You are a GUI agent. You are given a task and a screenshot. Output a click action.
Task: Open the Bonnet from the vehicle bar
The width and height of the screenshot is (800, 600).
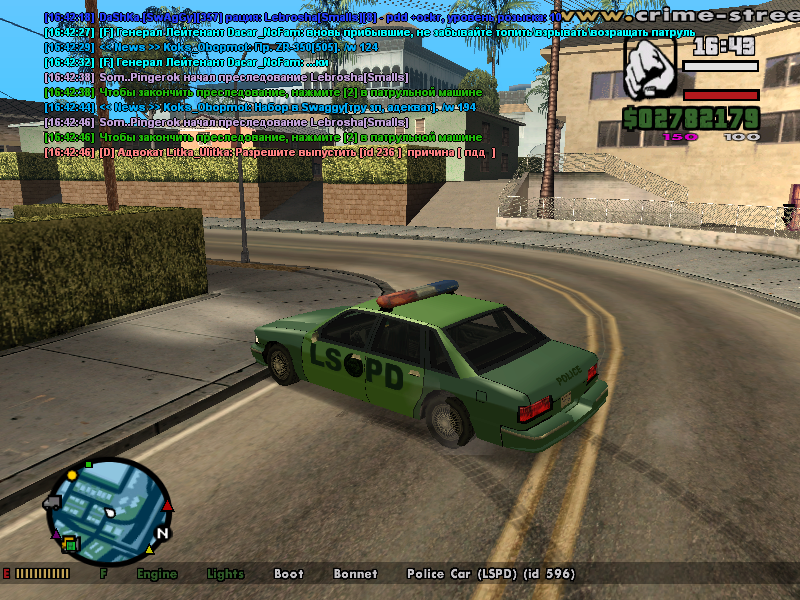pos(356,574)
